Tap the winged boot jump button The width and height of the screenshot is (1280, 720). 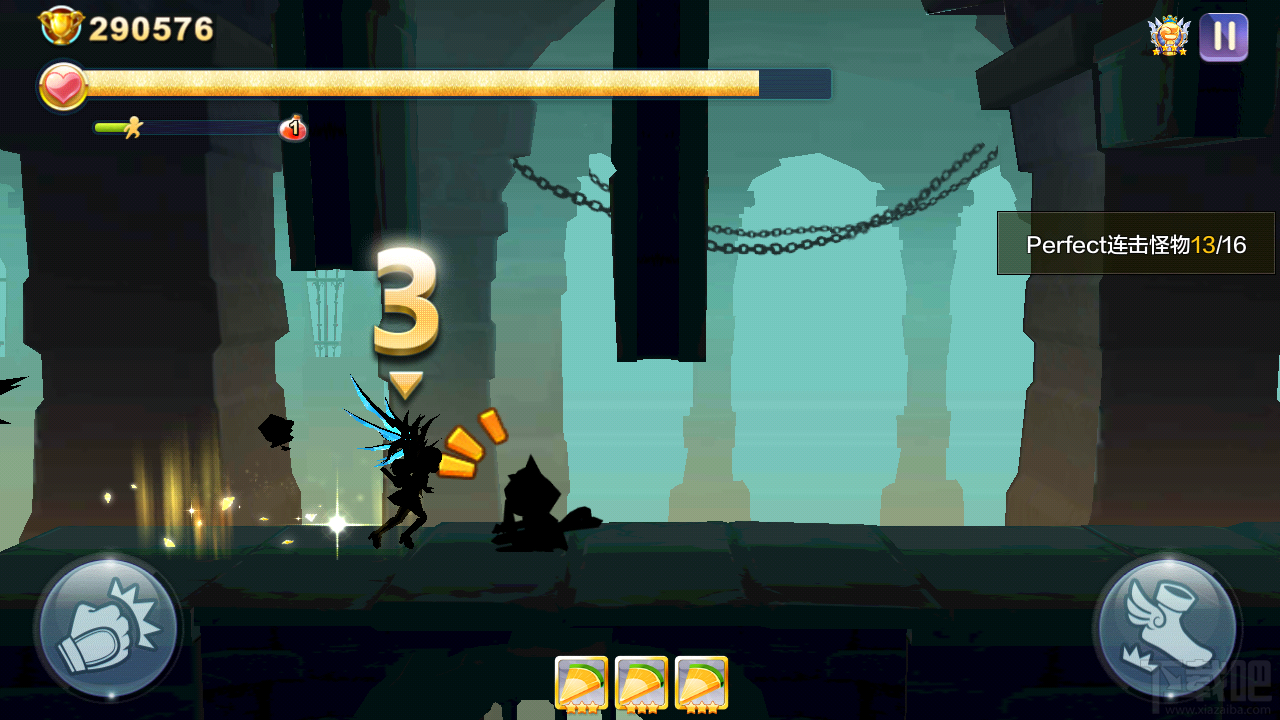1166,627
